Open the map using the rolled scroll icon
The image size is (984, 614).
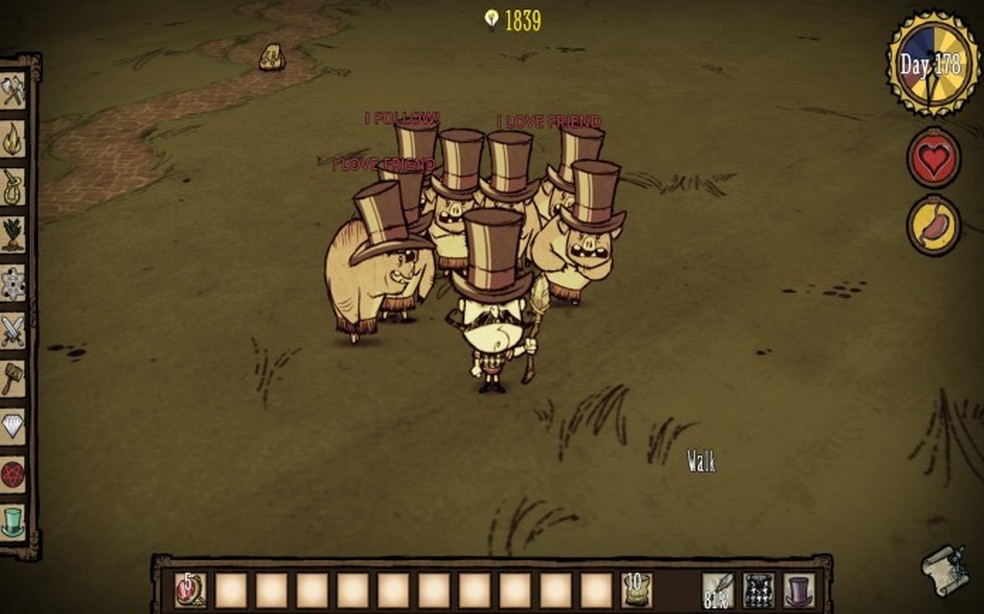tap(945, 571)
